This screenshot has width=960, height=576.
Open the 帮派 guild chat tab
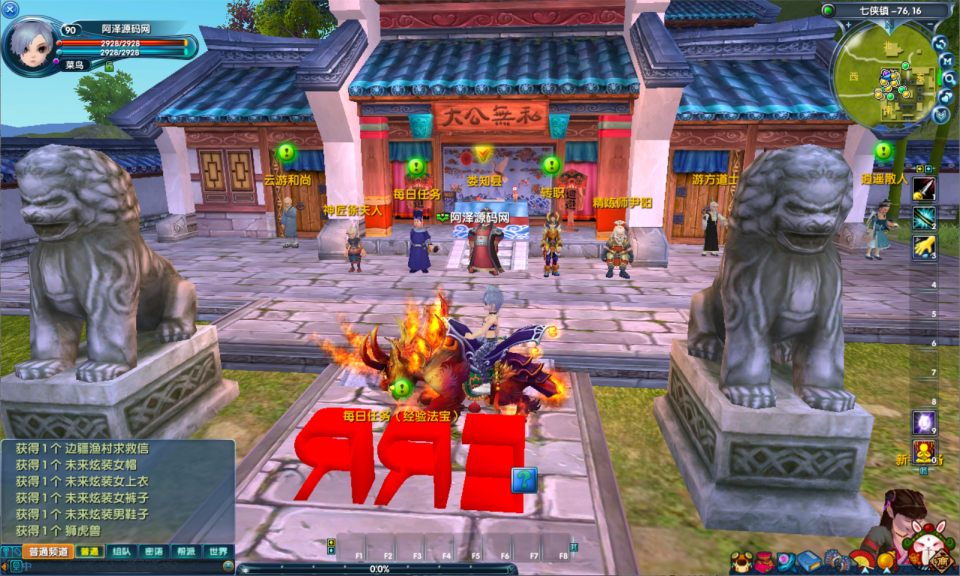(185, 551)
